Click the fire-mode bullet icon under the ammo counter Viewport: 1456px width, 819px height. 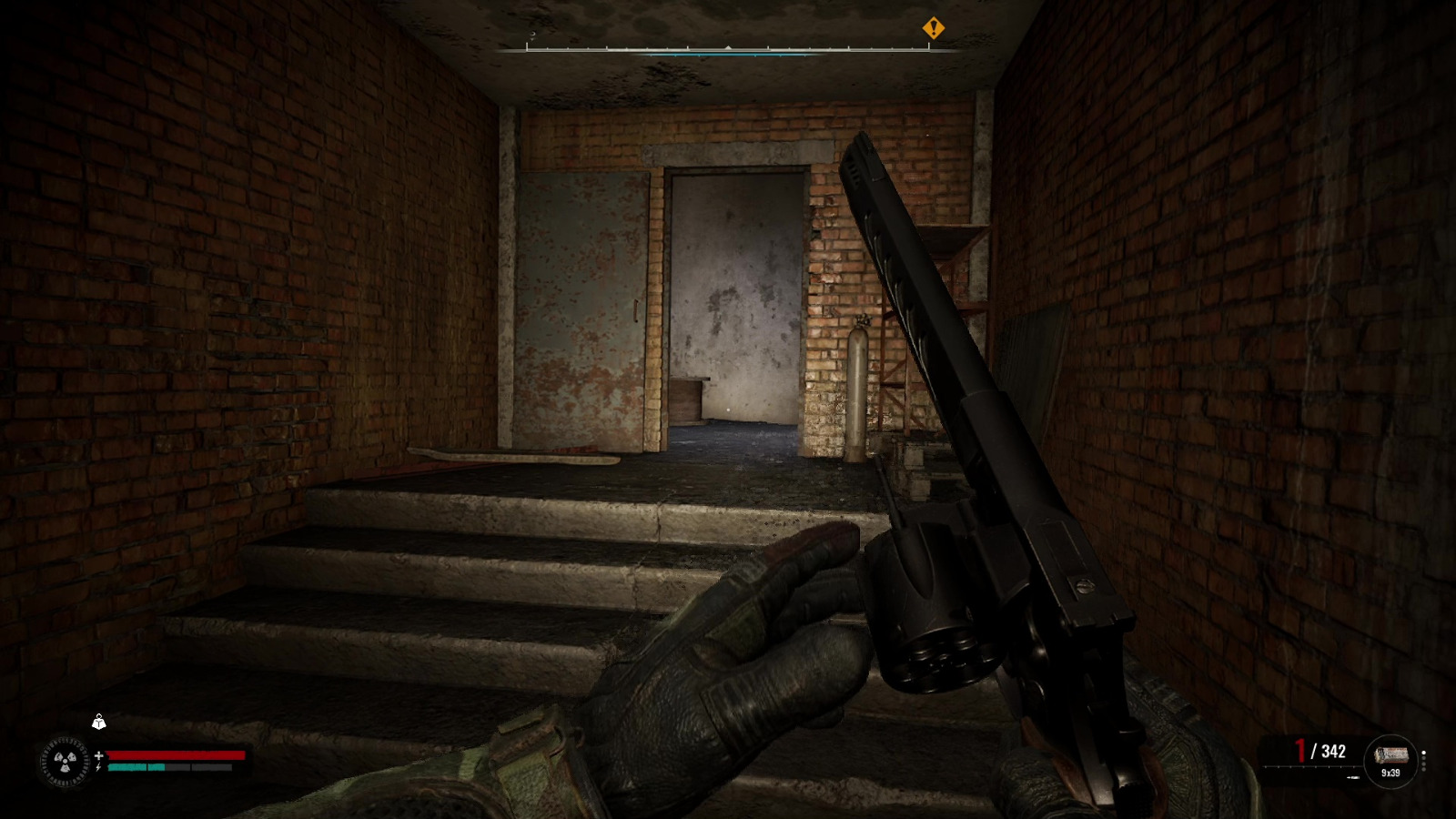[x=1353, y=777]
